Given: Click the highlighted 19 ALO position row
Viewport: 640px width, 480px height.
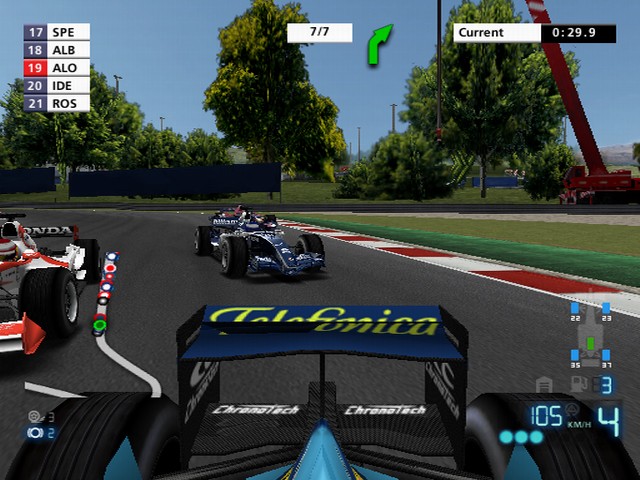Looking at the screenshot, I should pos(56,68).
